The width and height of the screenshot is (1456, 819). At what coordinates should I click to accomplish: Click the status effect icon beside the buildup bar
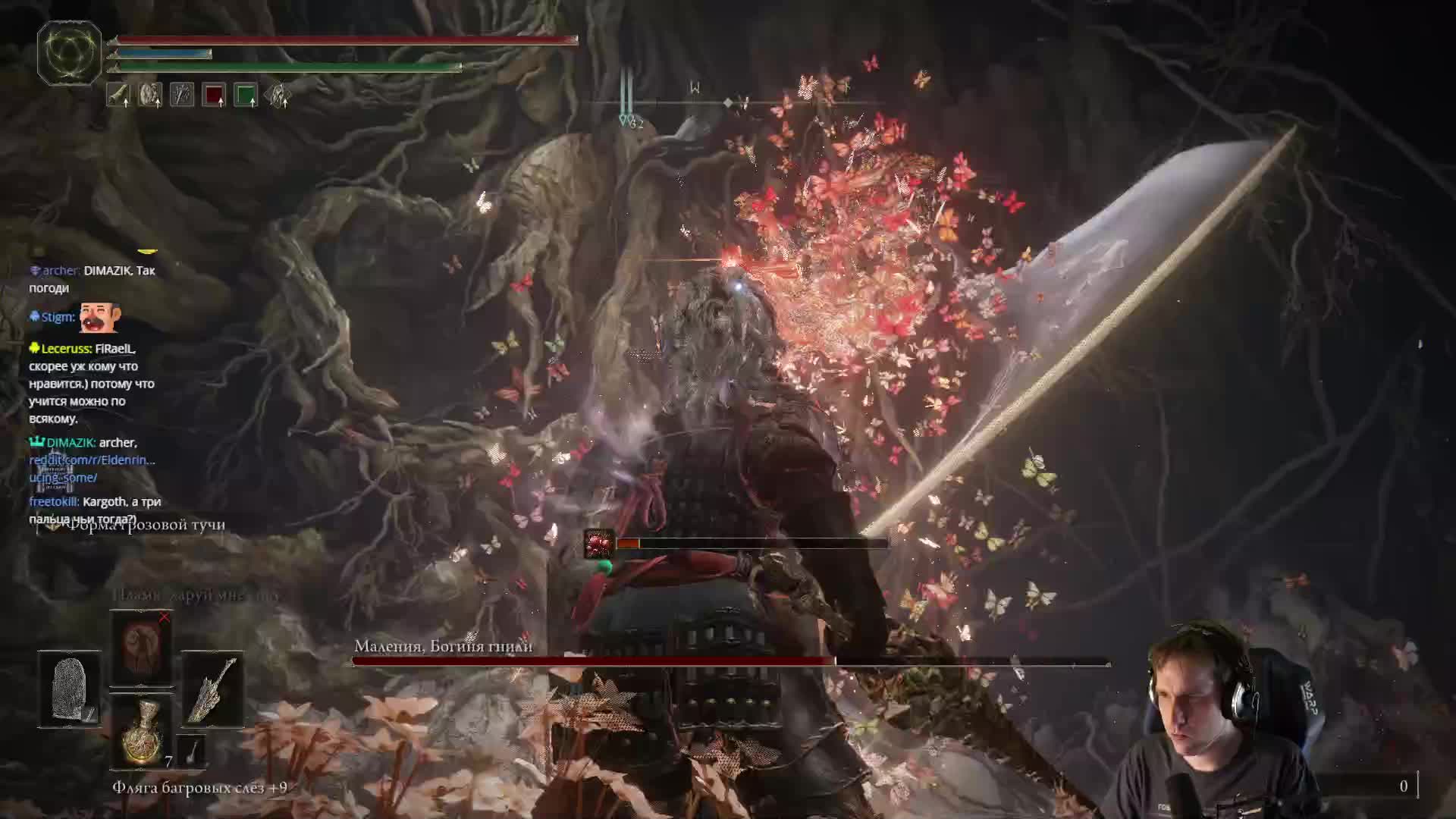(x=598, y=544)
